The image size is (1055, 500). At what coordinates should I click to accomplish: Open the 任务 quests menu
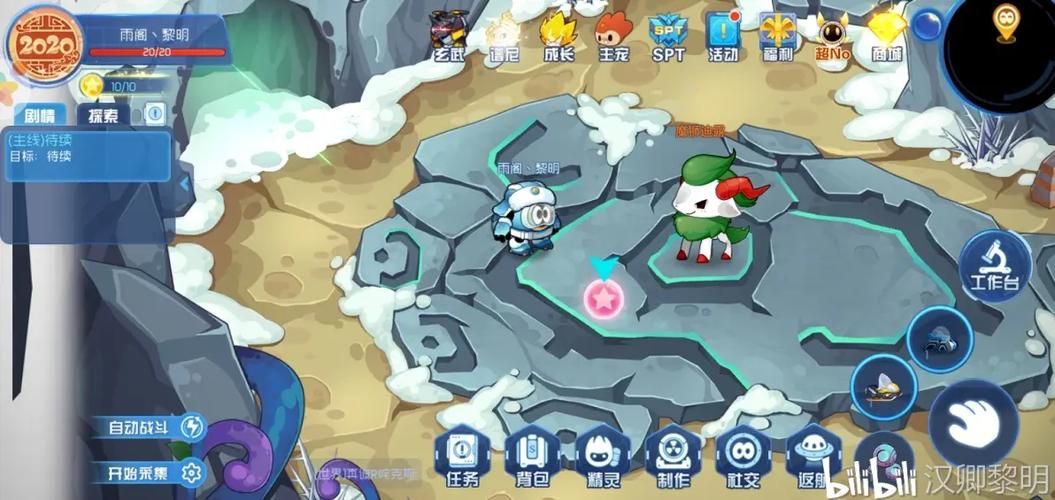click(x=464, y=458)
